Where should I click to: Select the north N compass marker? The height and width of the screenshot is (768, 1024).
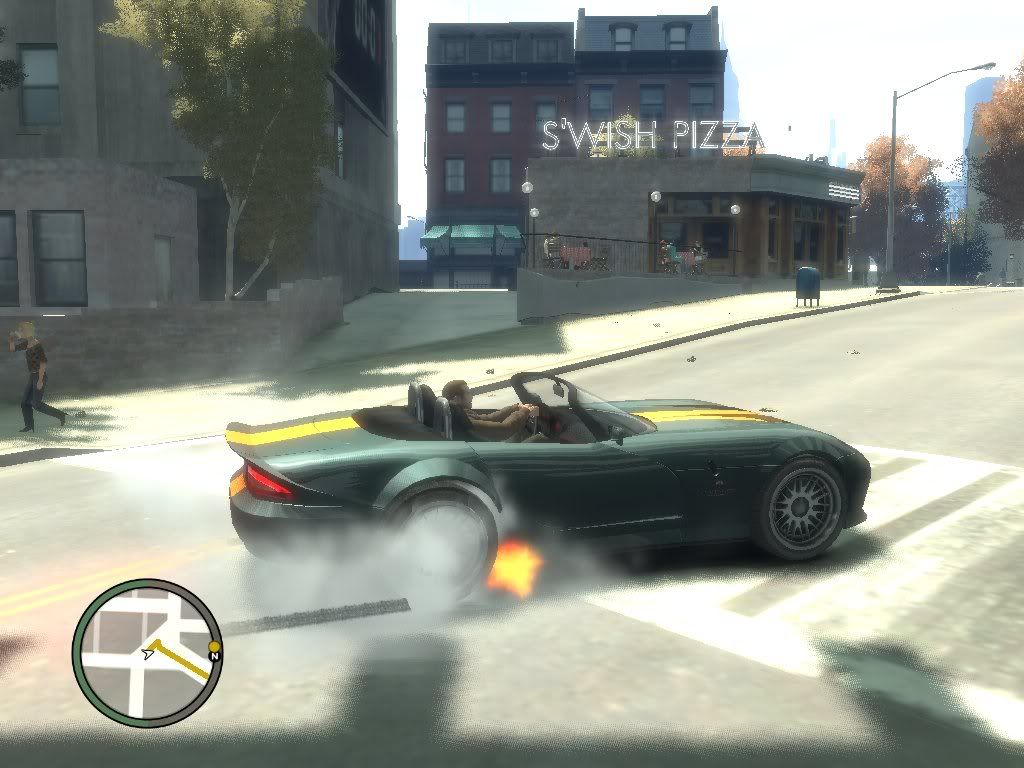point(214,657)
